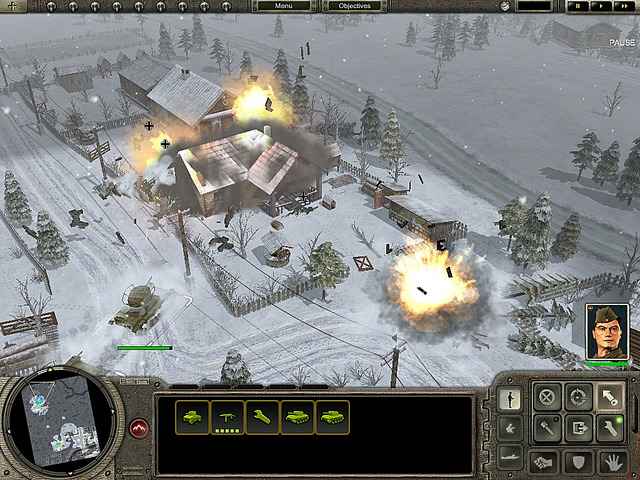Open the Objectives panel
Viewport: 640px width, 480px height.
pos(353,6)
